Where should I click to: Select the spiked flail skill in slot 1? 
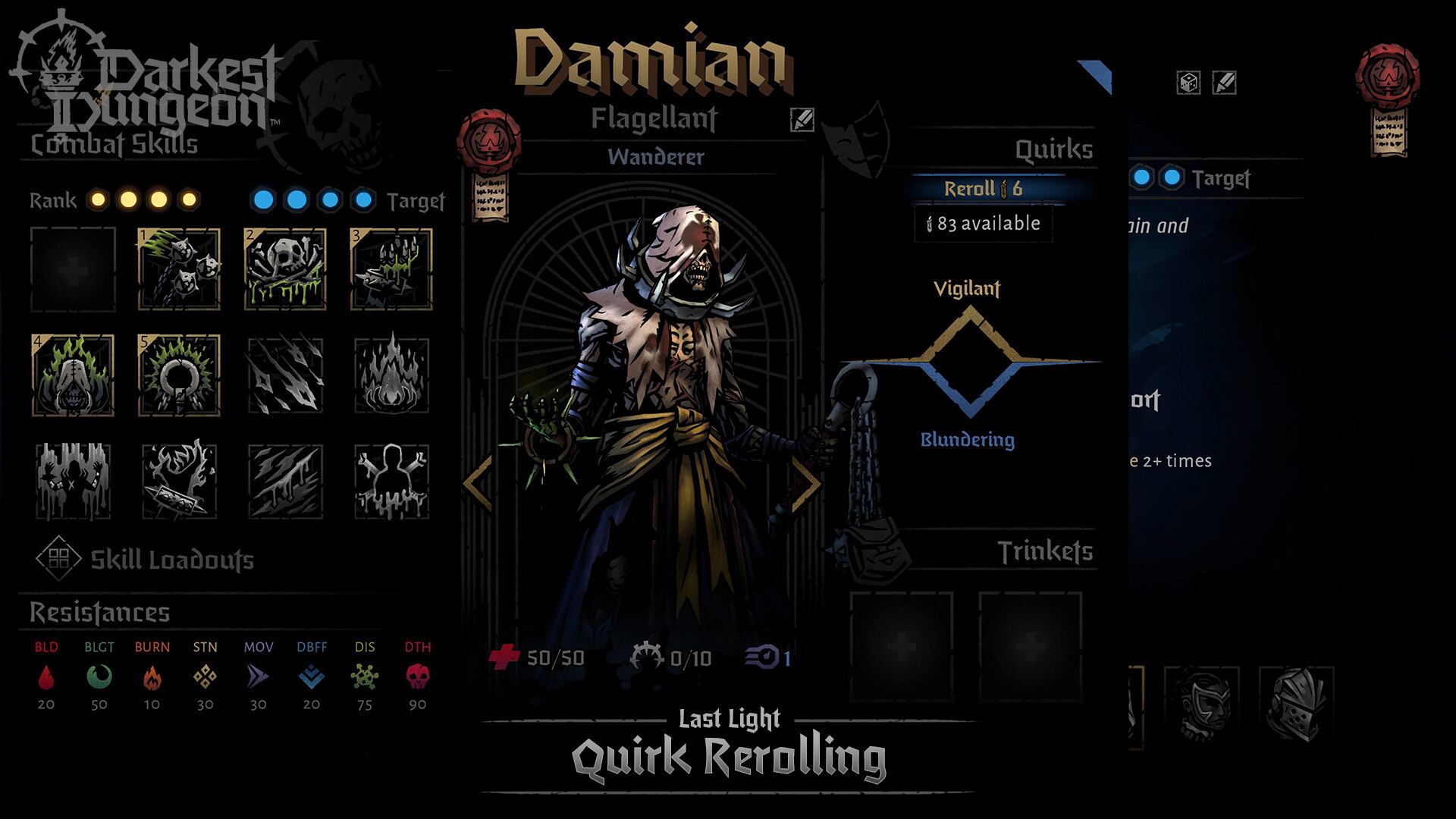(179, 269)
